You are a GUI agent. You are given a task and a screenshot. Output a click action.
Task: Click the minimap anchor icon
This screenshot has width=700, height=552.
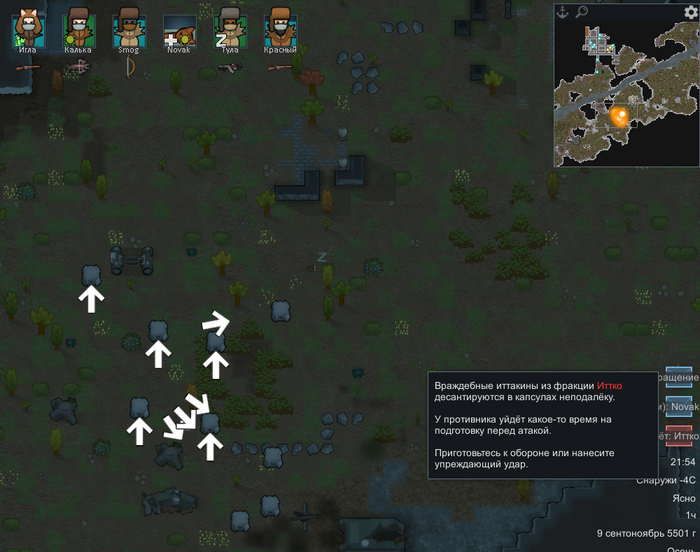pos(562,12)
